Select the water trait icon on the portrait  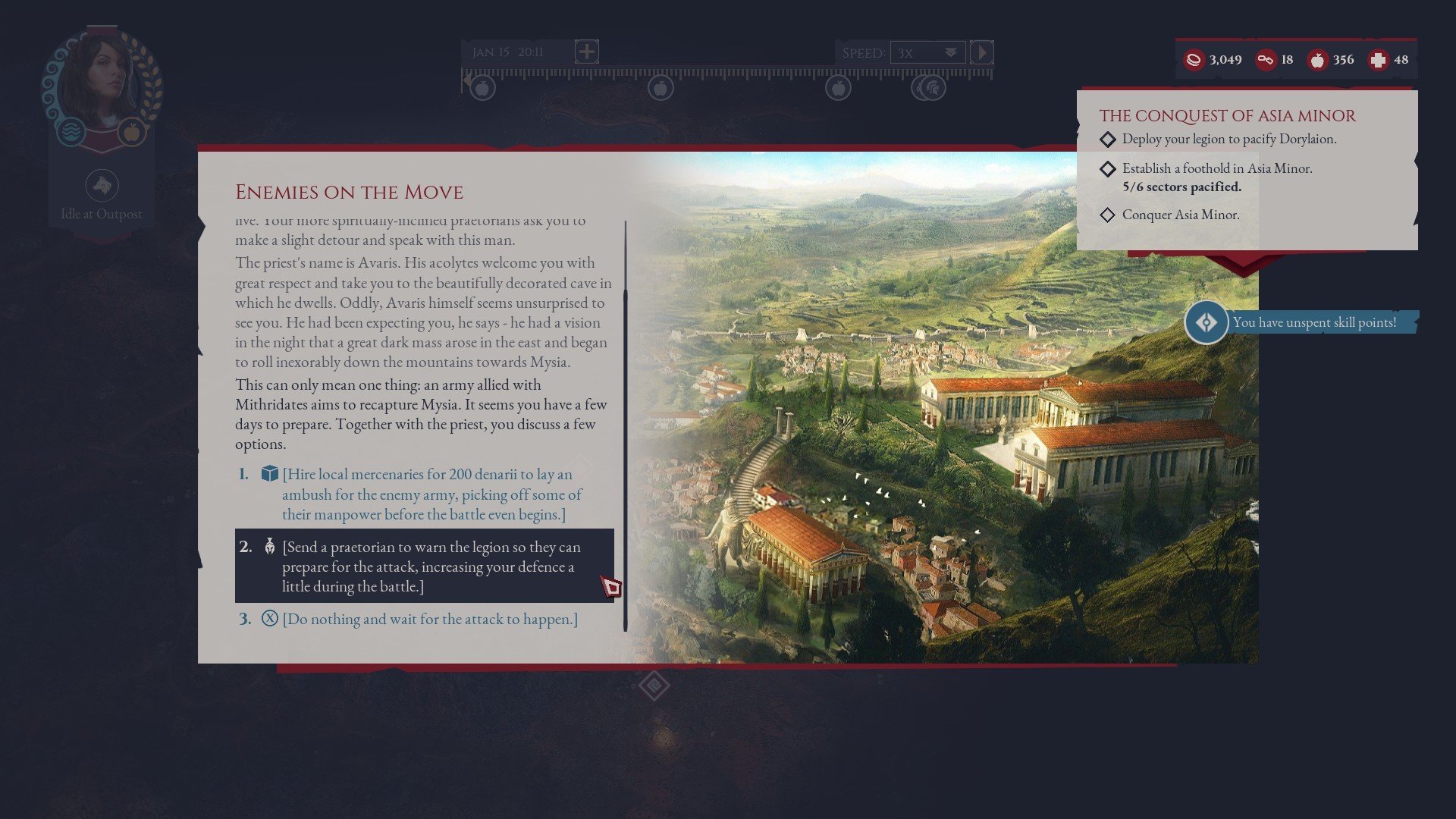tap(69, 130)
